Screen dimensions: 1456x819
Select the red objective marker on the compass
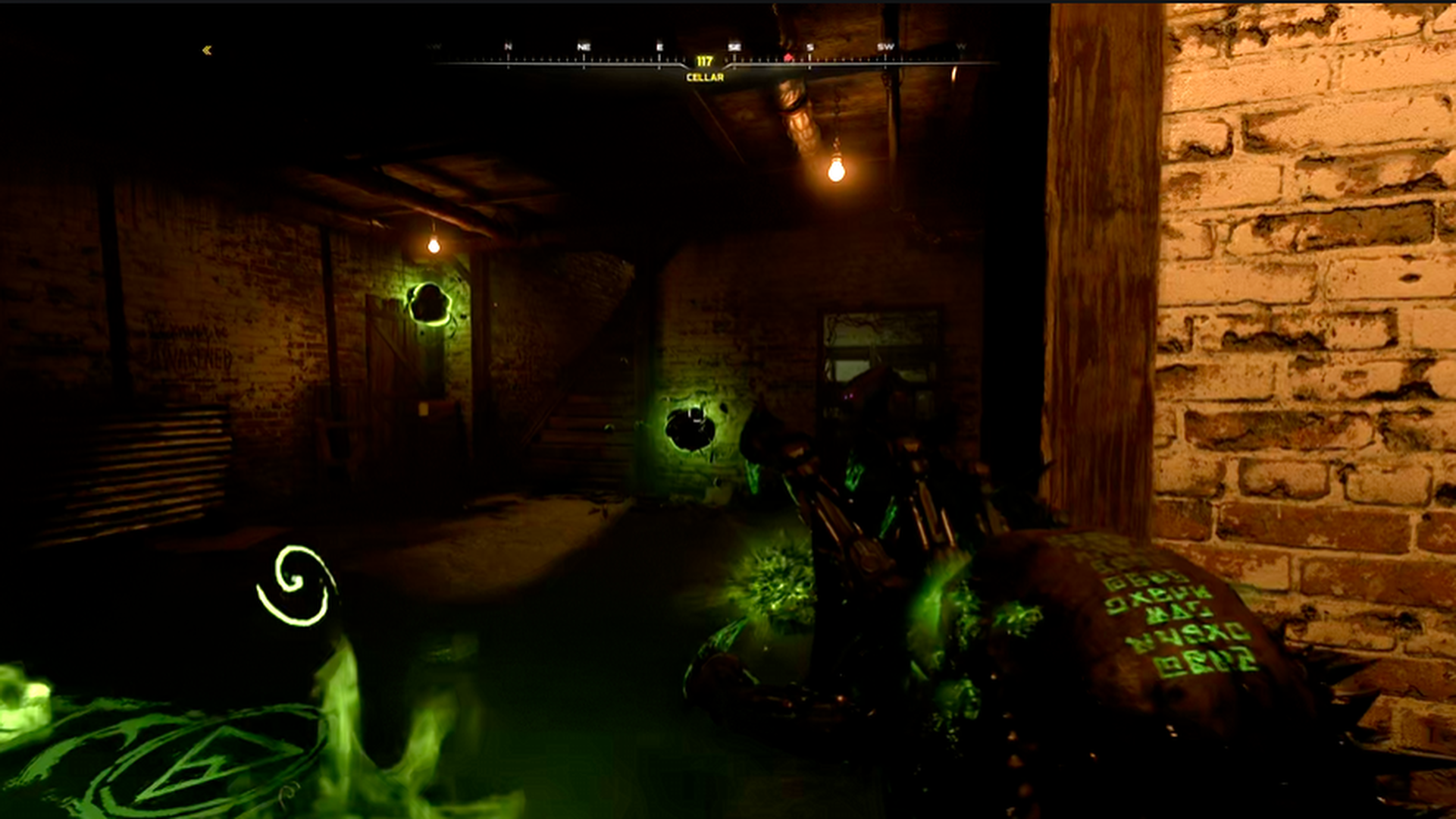(x=788, y=55)
